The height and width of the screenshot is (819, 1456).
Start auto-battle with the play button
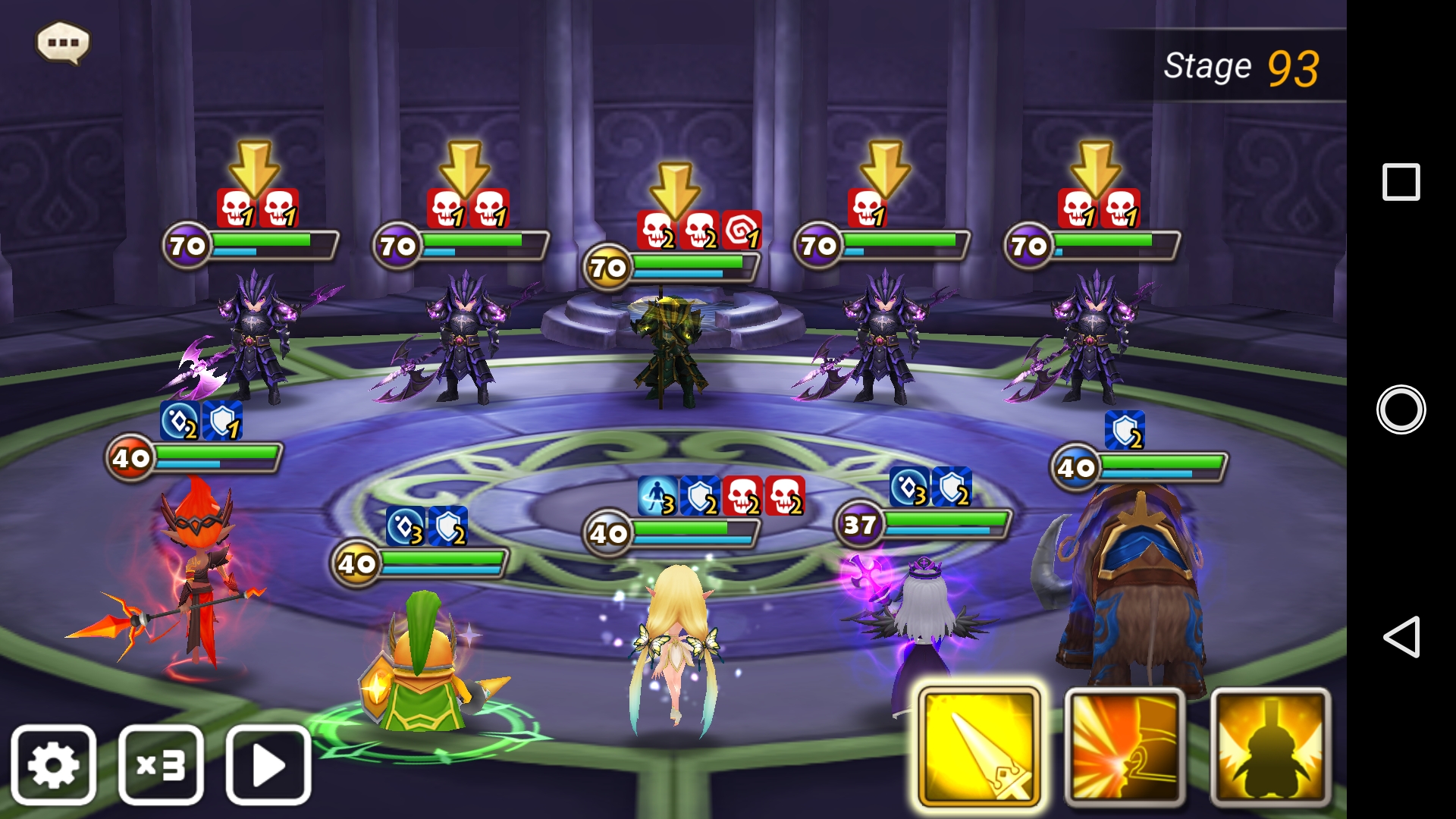[268, 764]
